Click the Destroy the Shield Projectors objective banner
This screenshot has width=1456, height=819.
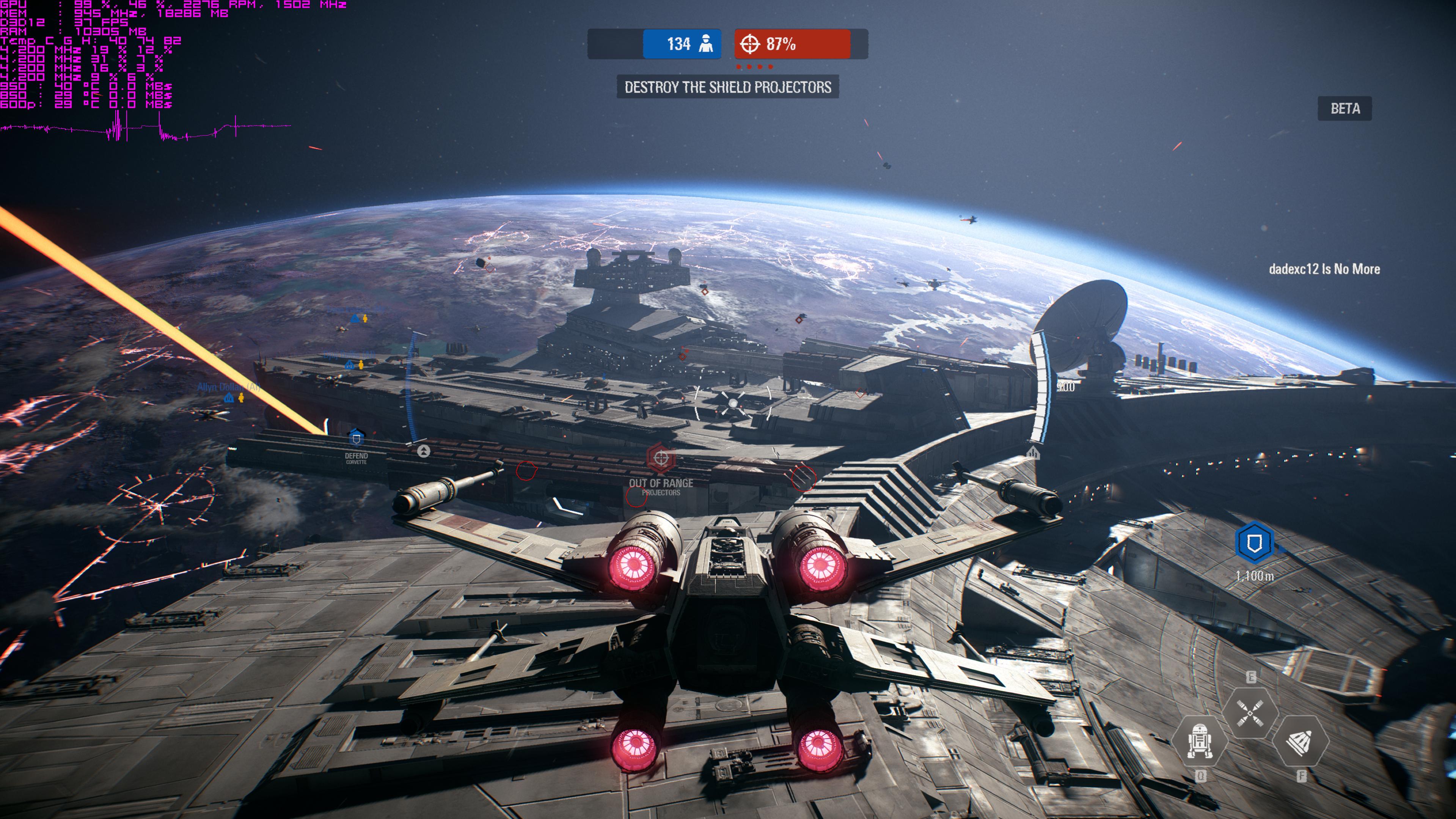point(727,87)
